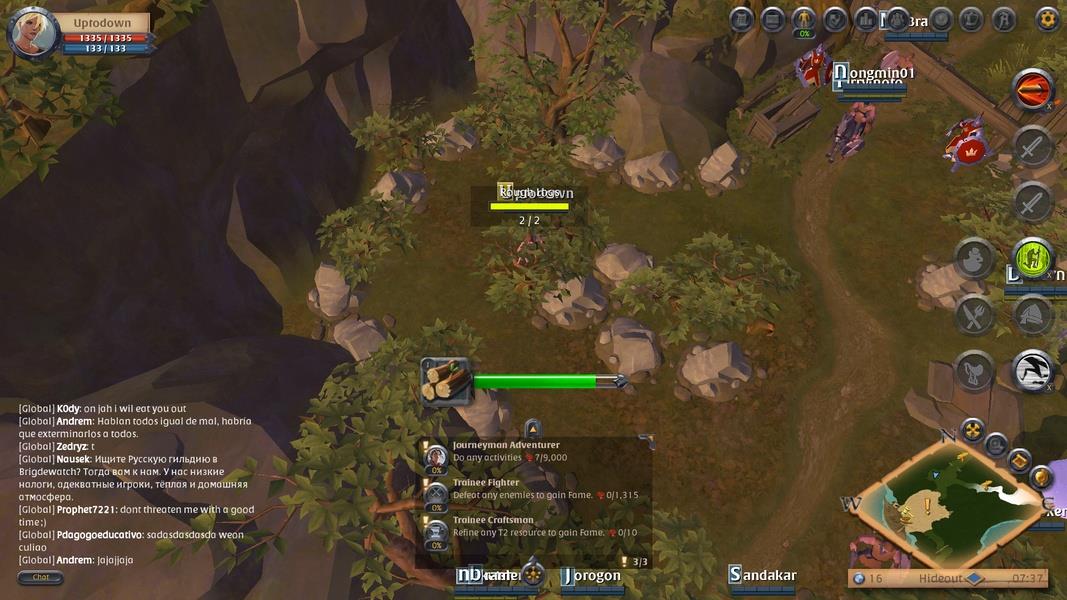This screenshot has width=1067, height=600.
Task: Click the helmet ability slot
Action: point(1032,315)
